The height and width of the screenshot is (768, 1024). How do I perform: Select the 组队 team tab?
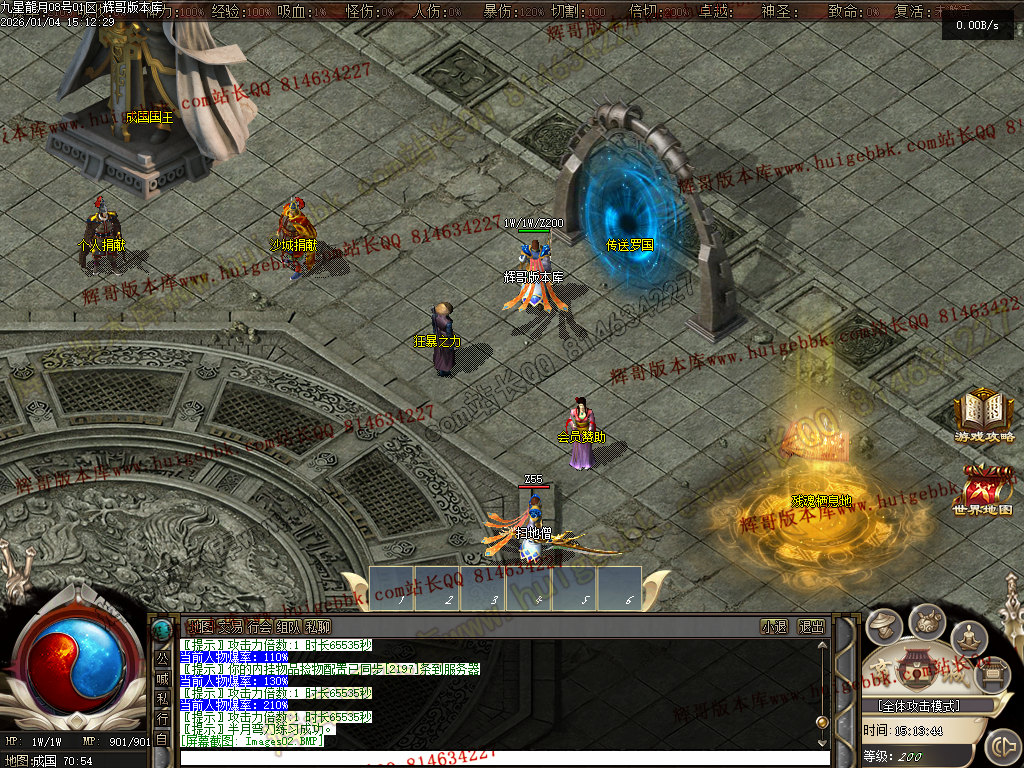click(x=288, y=627)
